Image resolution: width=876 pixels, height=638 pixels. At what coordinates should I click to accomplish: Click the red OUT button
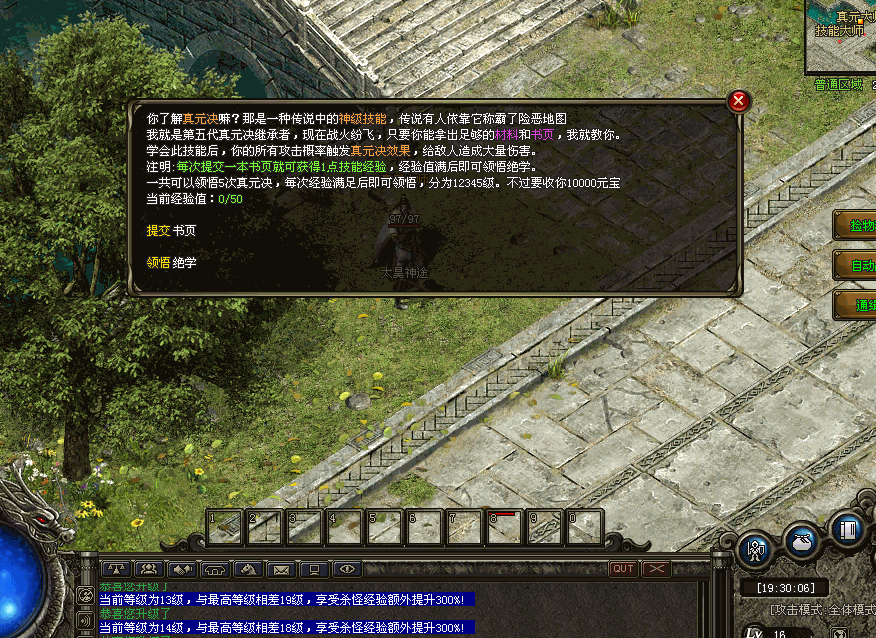tap(623, 569)
